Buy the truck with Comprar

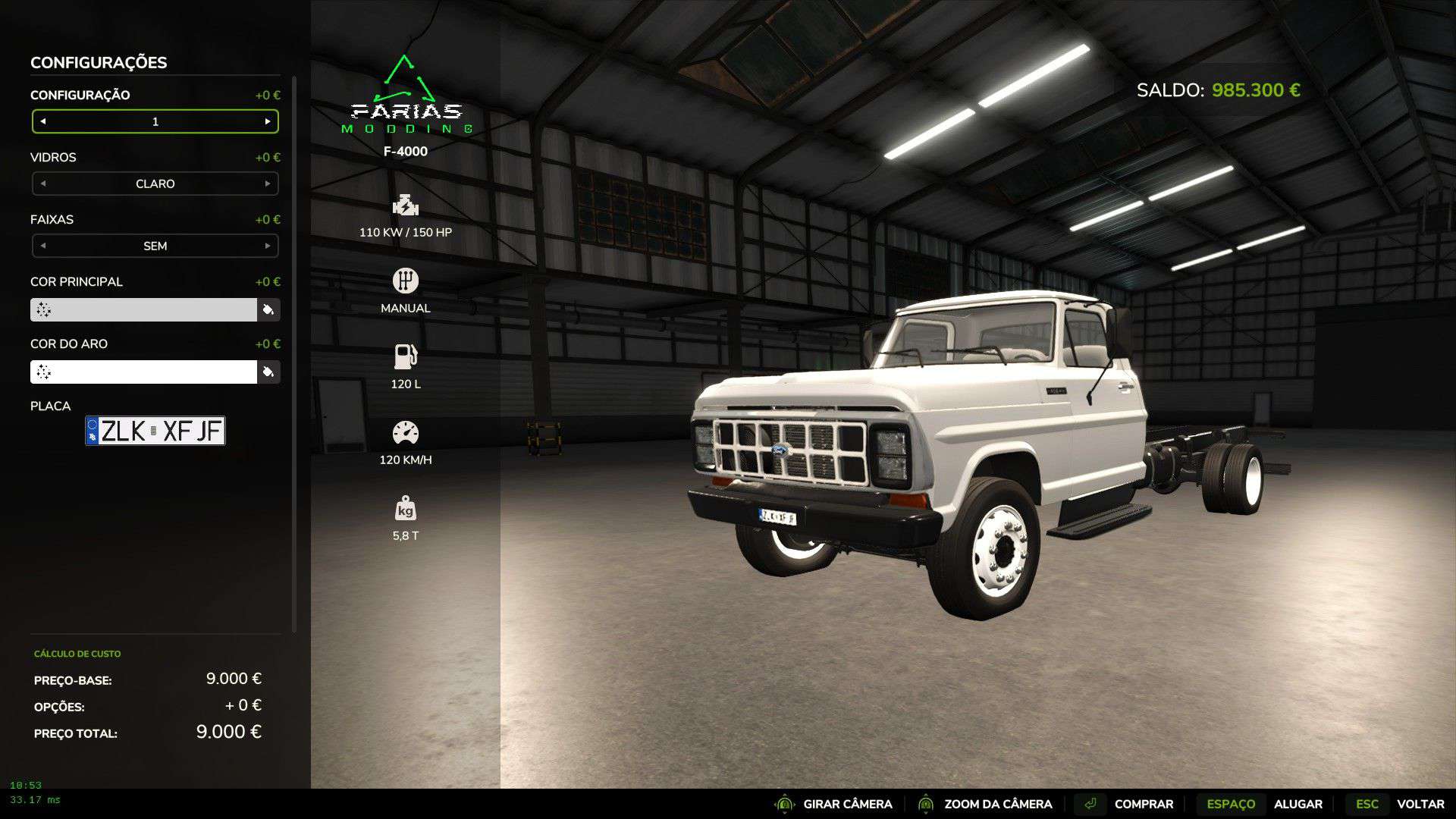(x=1128, y=804)
